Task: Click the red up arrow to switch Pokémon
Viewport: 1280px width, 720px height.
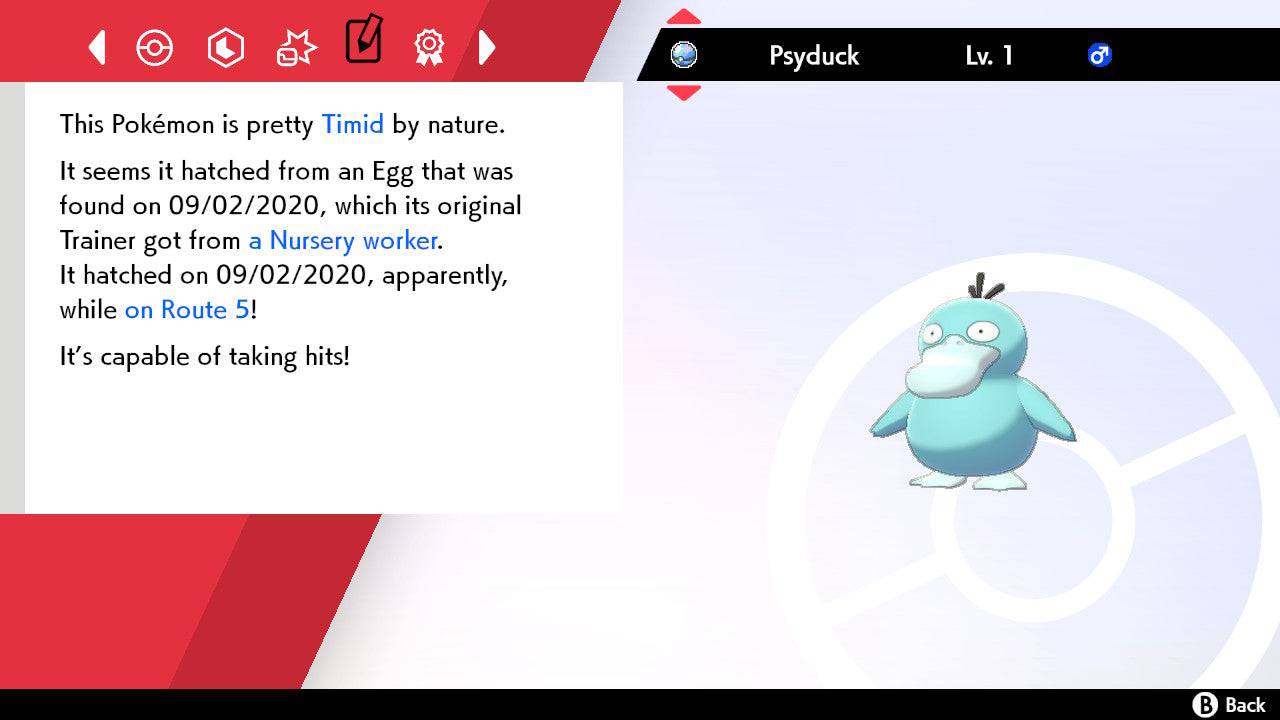Action: tap(684, 16)
